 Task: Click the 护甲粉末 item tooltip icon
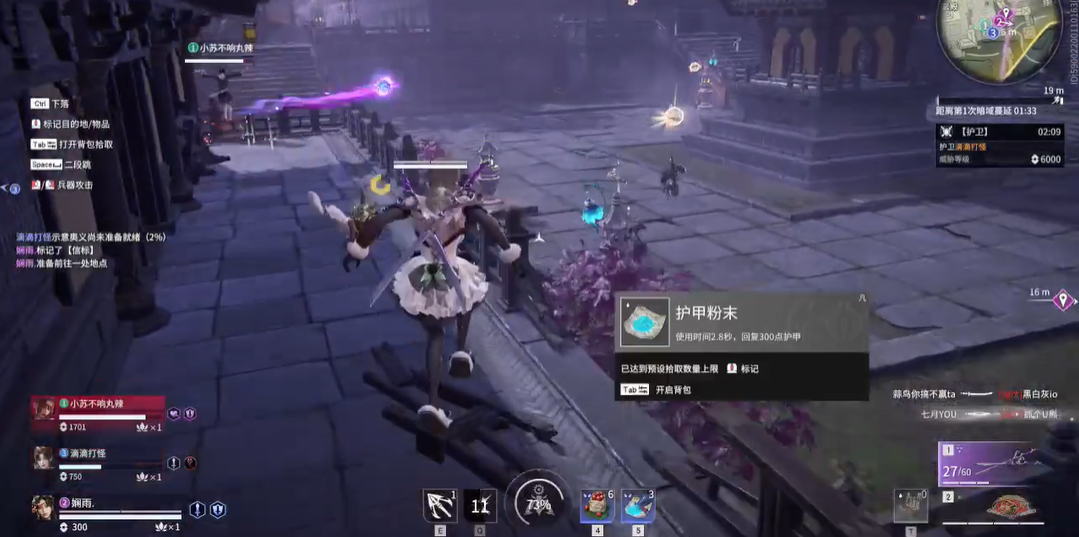point(644,321)
